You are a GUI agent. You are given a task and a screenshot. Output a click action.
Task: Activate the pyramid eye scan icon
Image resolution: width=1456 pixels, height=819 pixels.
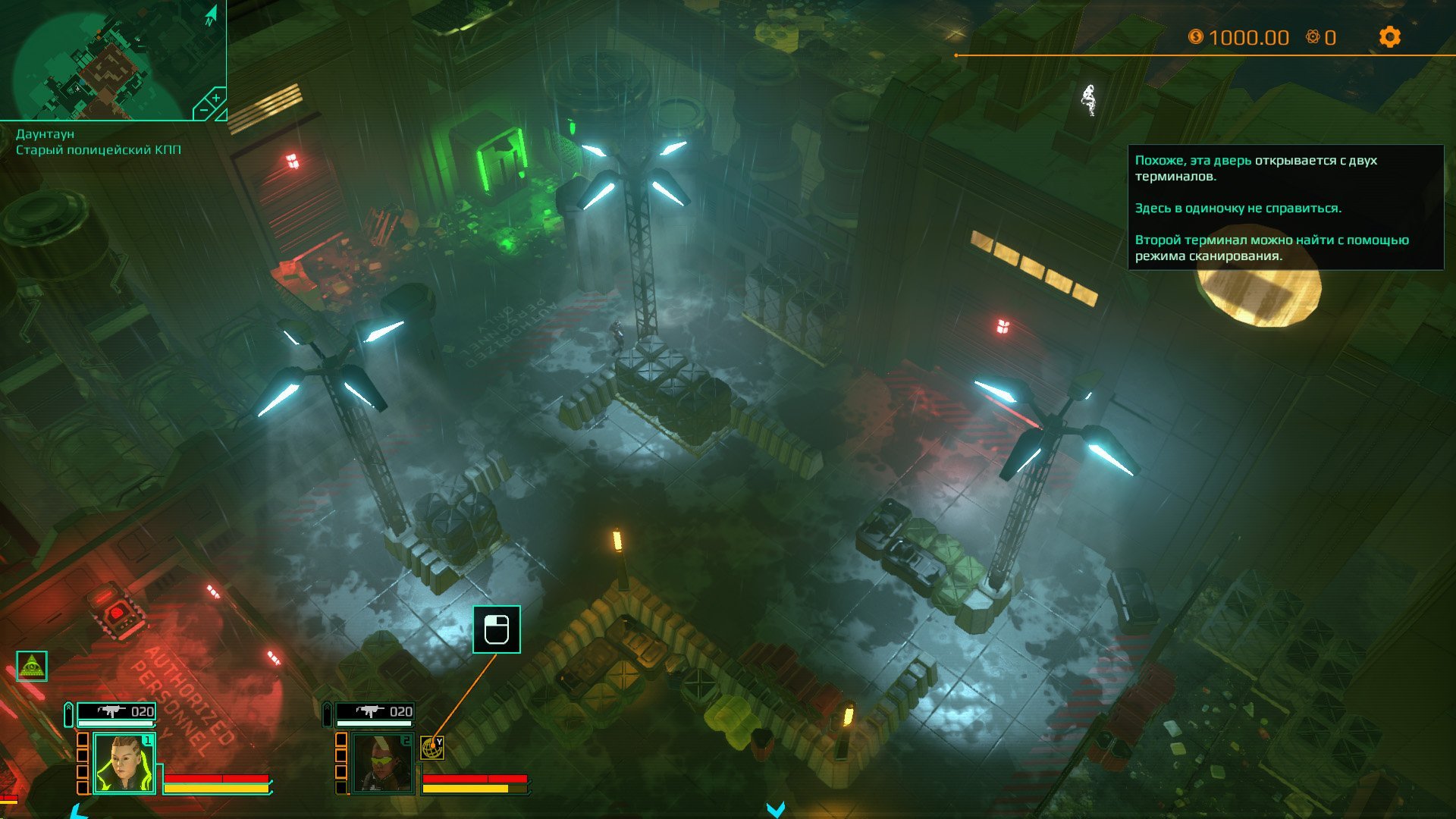[x=32, y=667]
